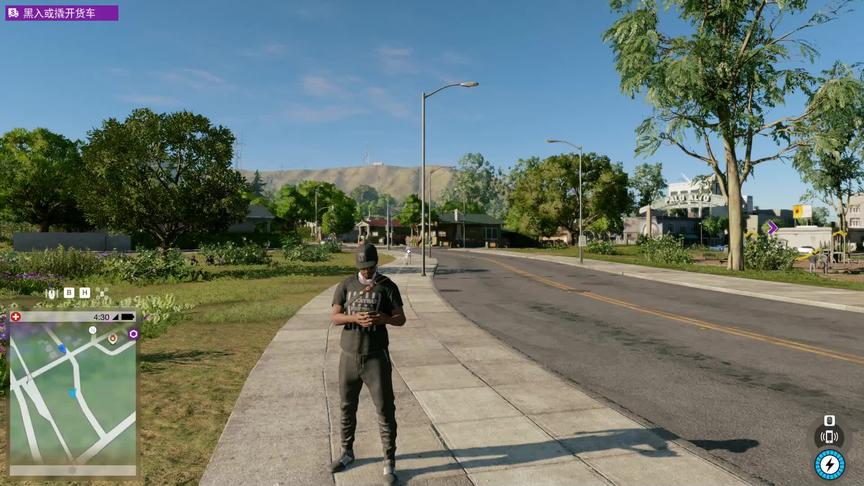The image size is (864, 486).
Task: Activate the blue lightning bolt ability
Action: click(x=829, y=464)
